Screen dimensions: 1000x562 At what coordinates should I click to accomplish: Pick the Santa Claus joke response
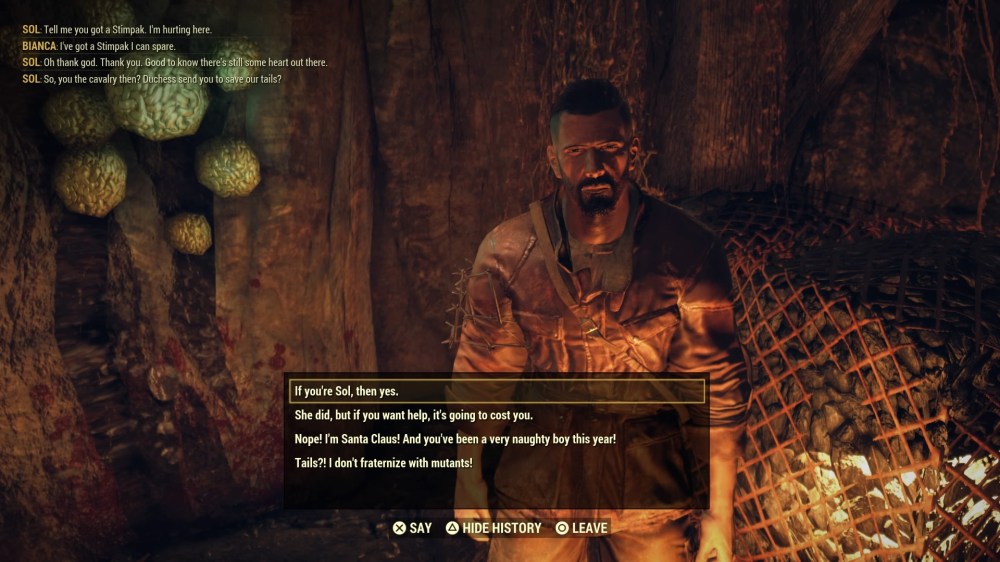click(x=455, y=439)
